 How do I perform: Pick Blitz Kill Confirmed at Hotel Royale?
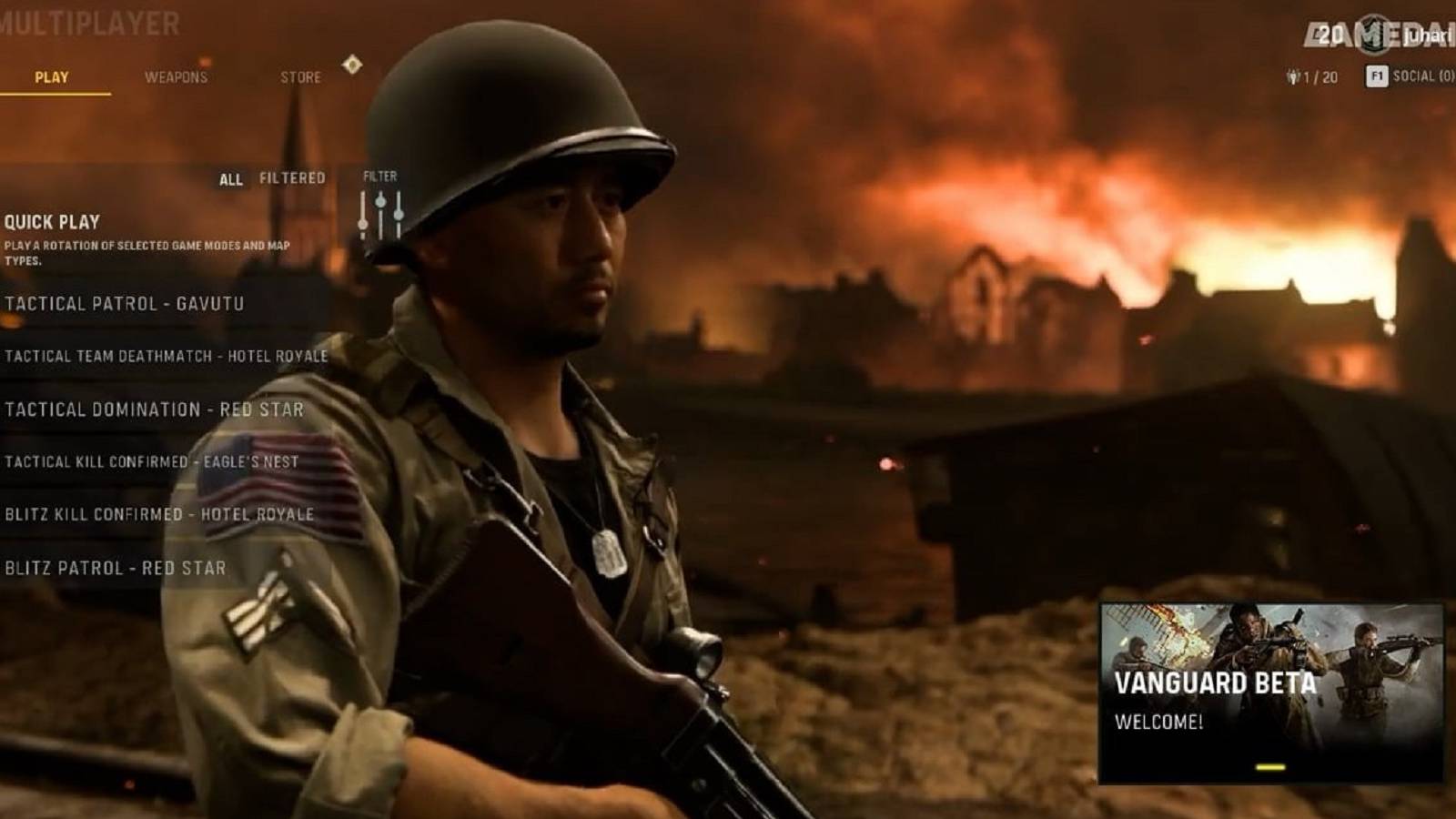coord(160,514)
